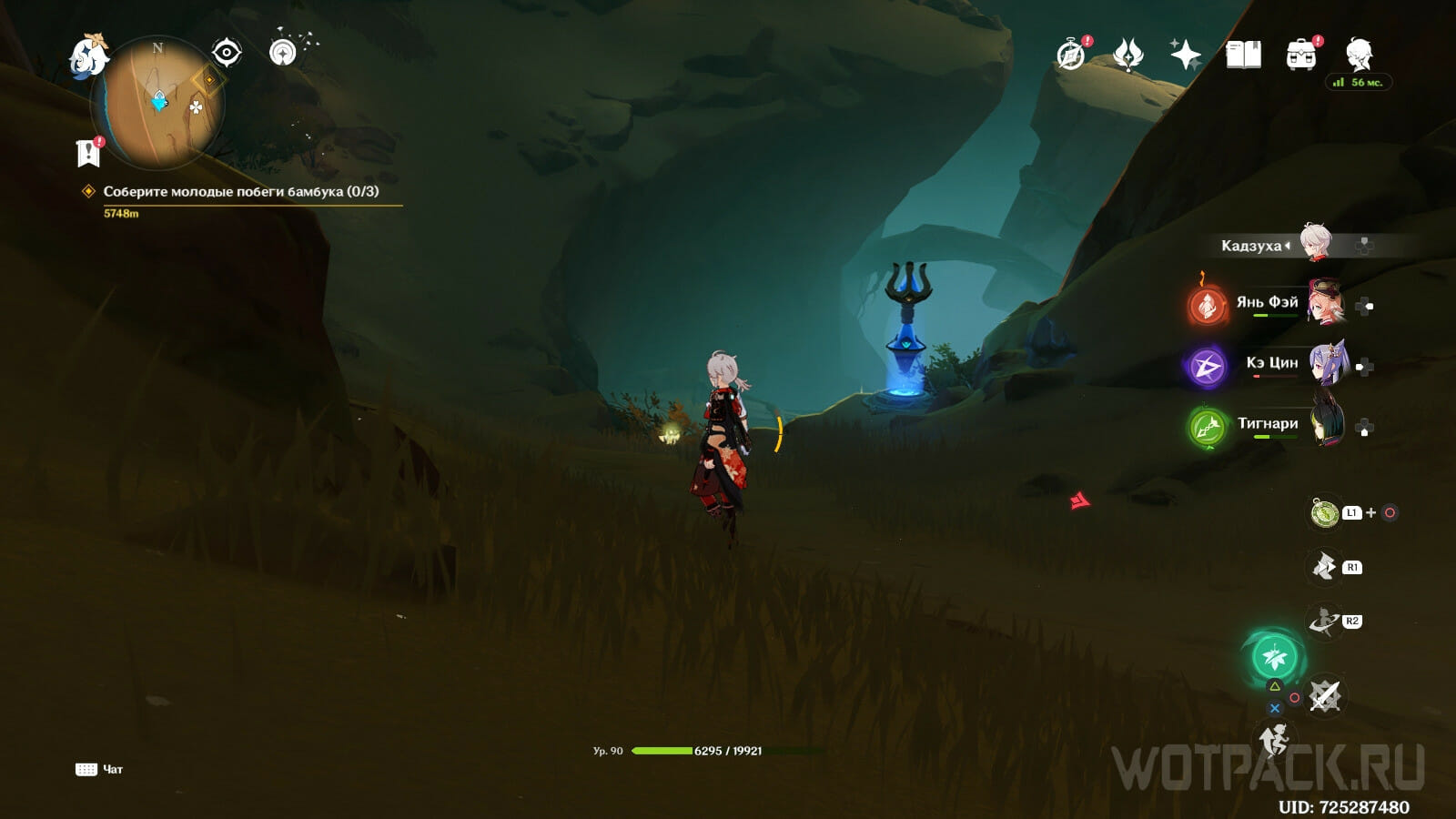The height and width of the screenshot is (819, 1456).
Task: Trigger the crossed swords attack icon
Action: click(x=1325, y=697)
